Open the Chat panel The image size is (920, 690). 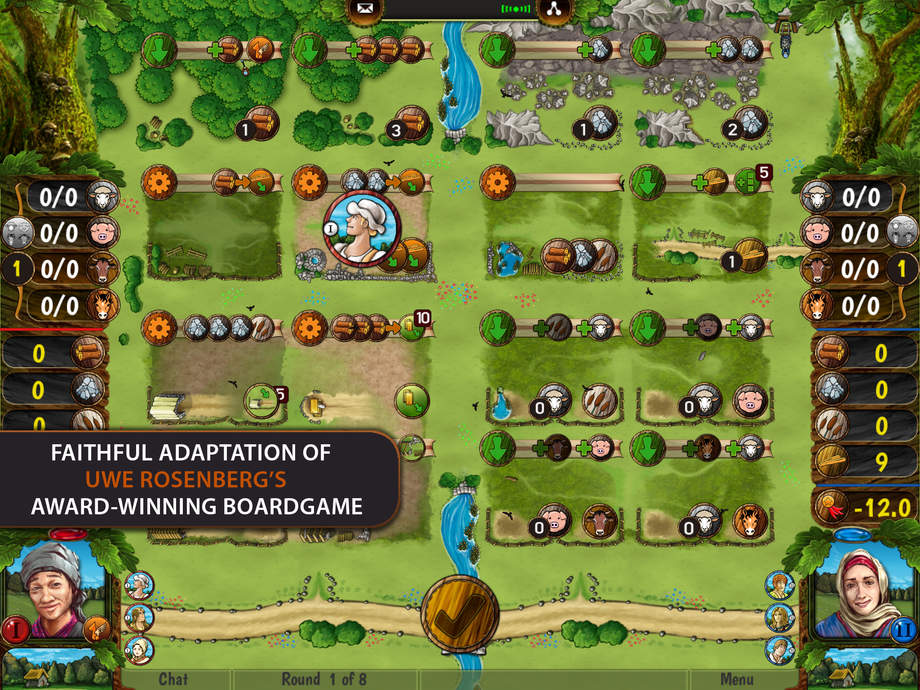coord(173,679)
